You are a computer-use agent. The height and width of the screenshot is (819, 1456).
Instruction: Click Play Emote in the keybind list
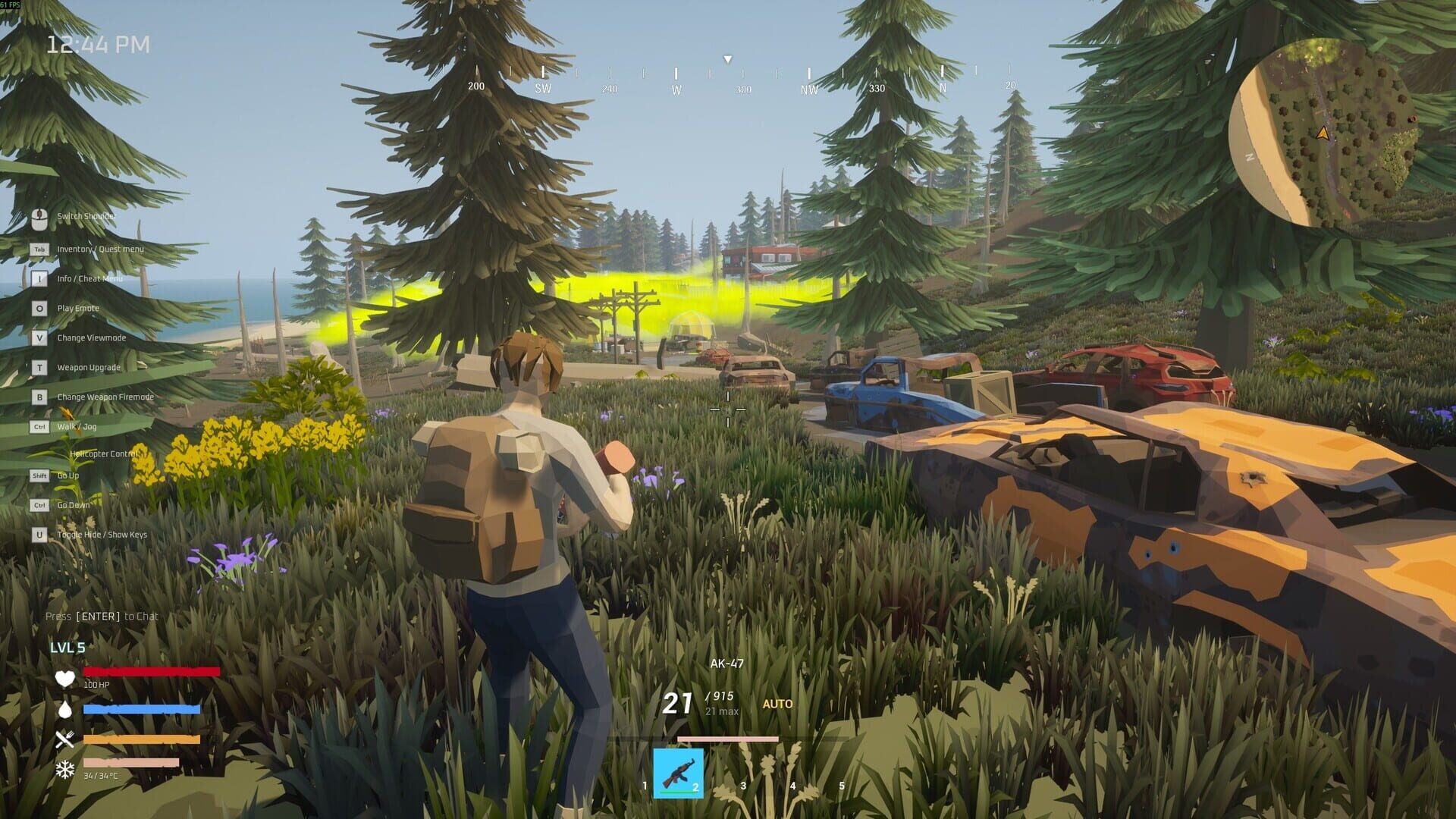(77, 308)
